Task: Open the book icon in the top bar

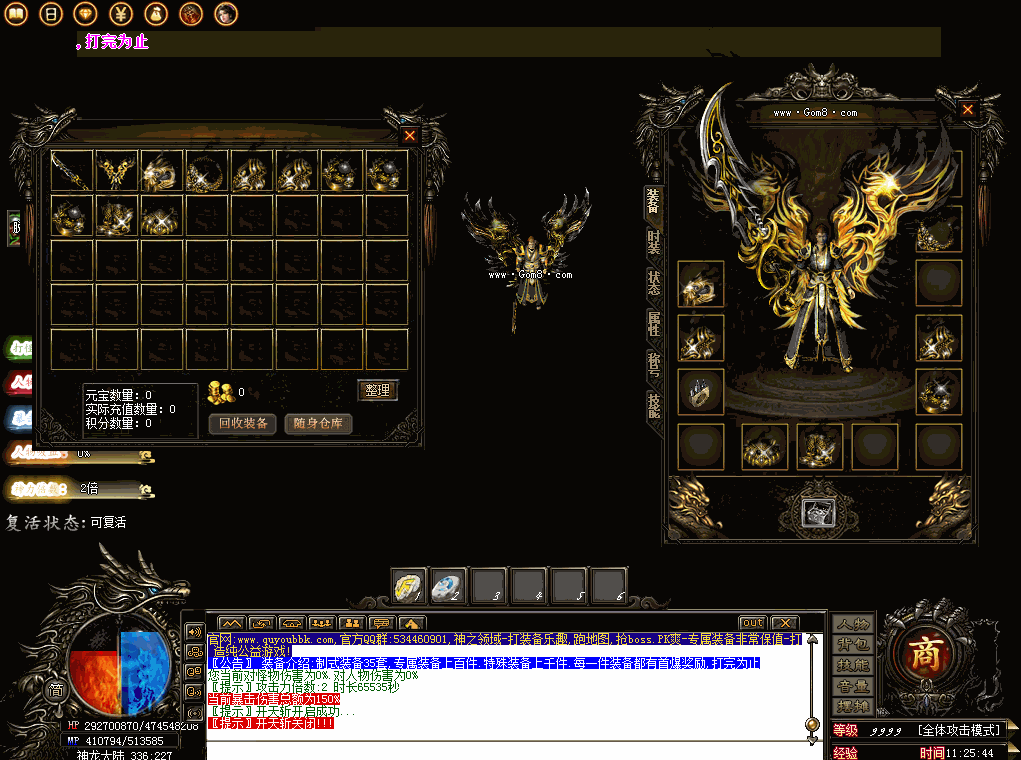Action: point(16,14)
